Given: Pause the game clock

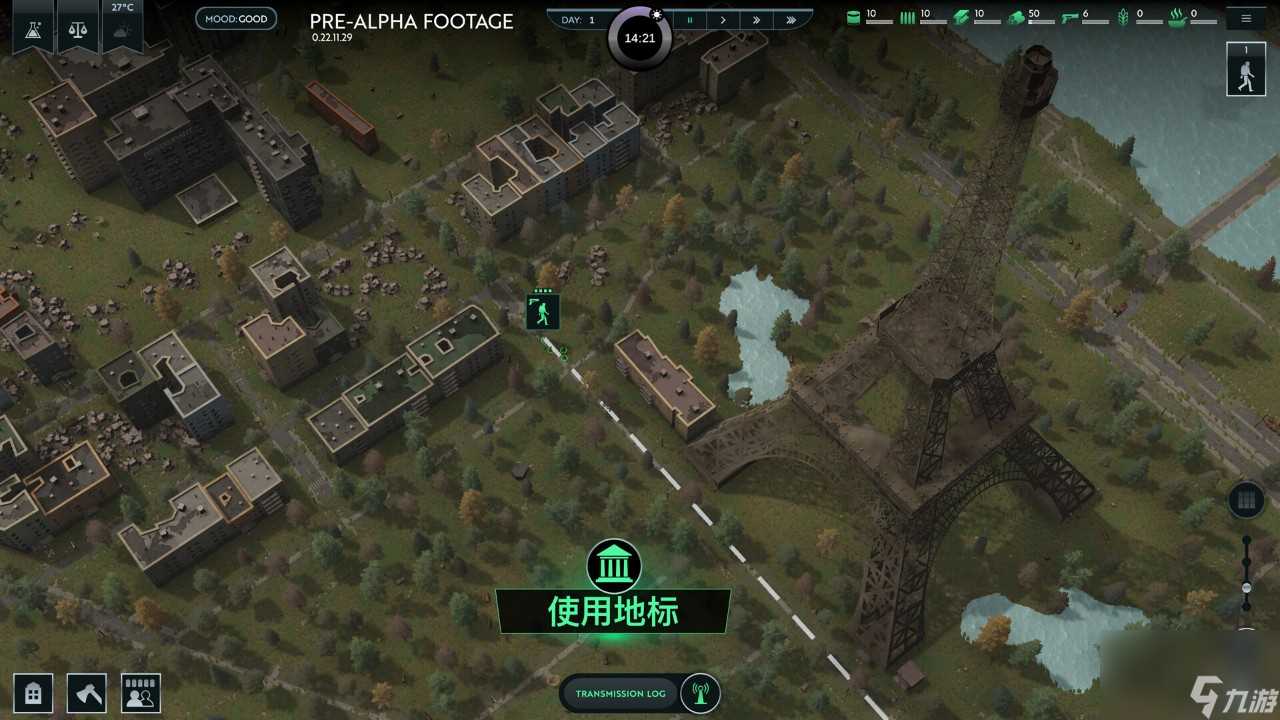Looking at the screenshot, I should point(690,20).
